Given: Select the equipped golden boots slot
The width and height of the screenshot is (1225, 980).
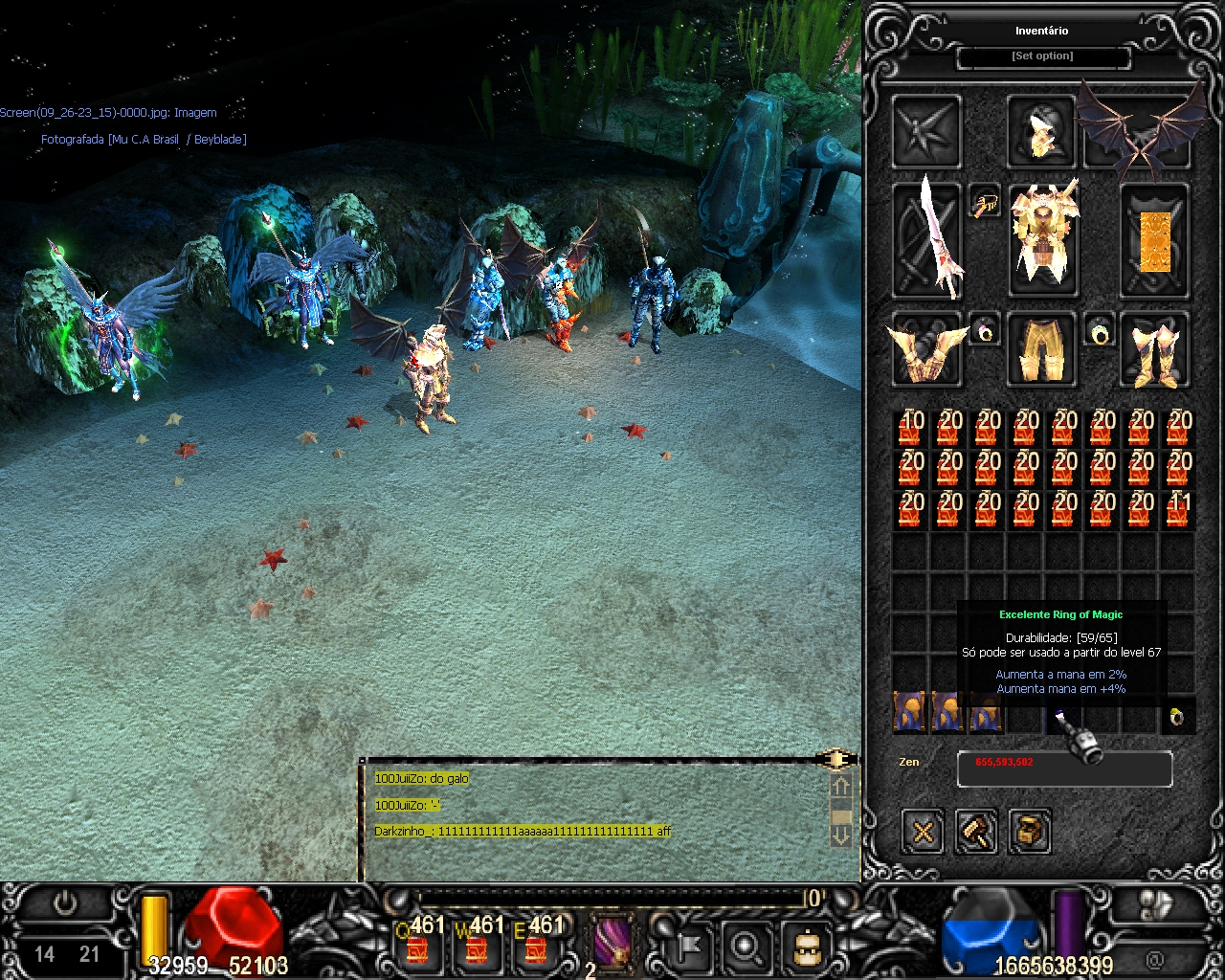Looking at the screenshot, I should coord(1155,350).
